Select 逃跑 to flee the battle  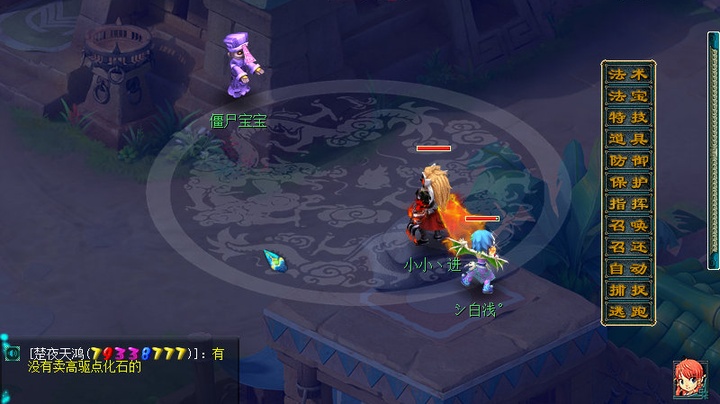coord(629,311)
